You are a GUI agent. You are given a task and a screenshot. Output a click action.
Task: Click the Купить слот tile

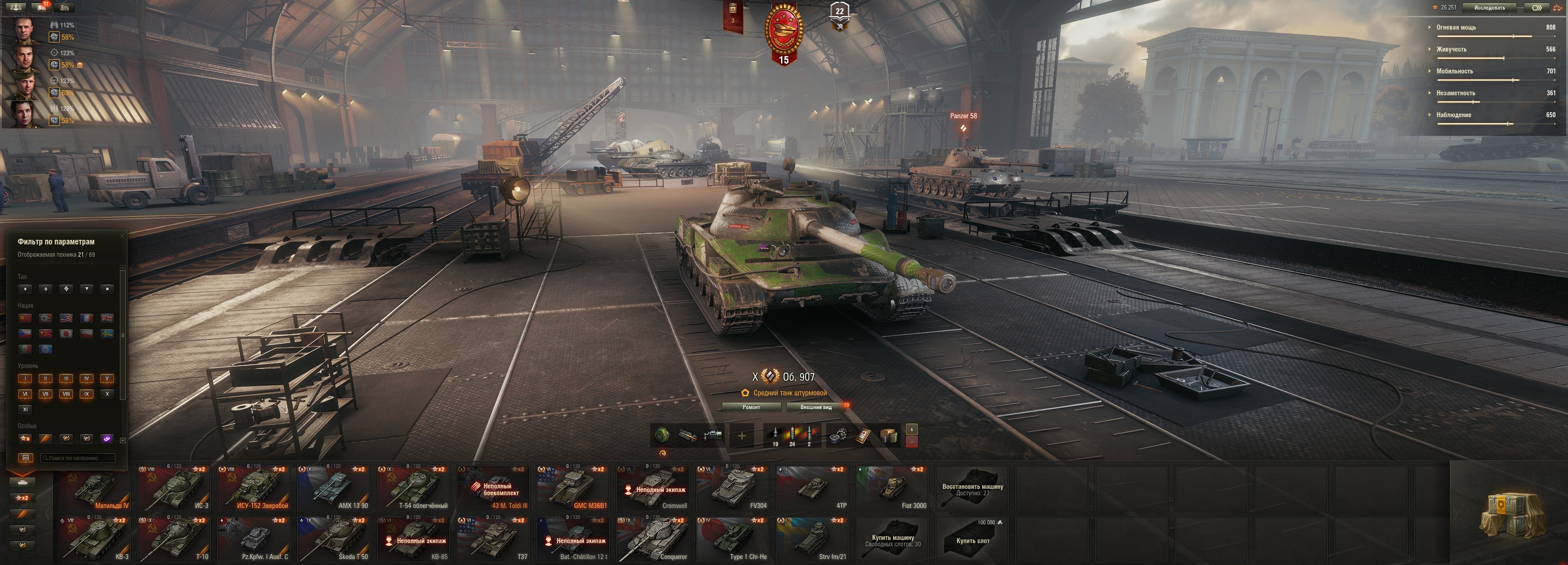pos(972,539)
